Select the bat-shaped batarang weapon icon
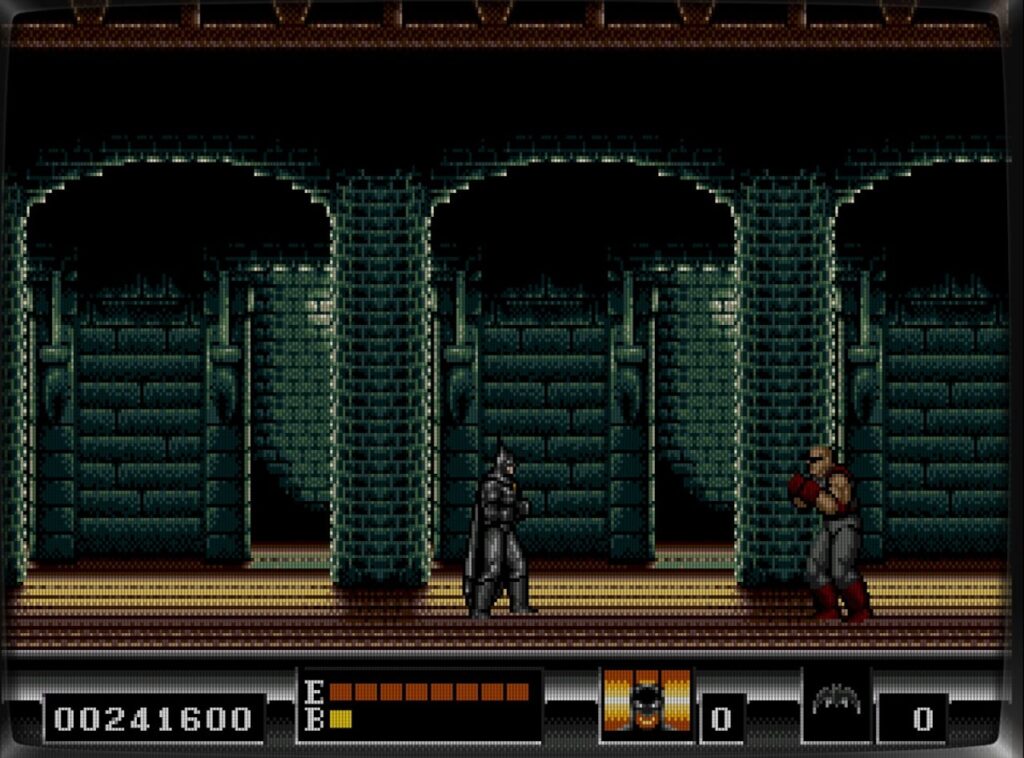This screenshot has height=758, width=1024. pyautogui.click(x=836, y=701)
